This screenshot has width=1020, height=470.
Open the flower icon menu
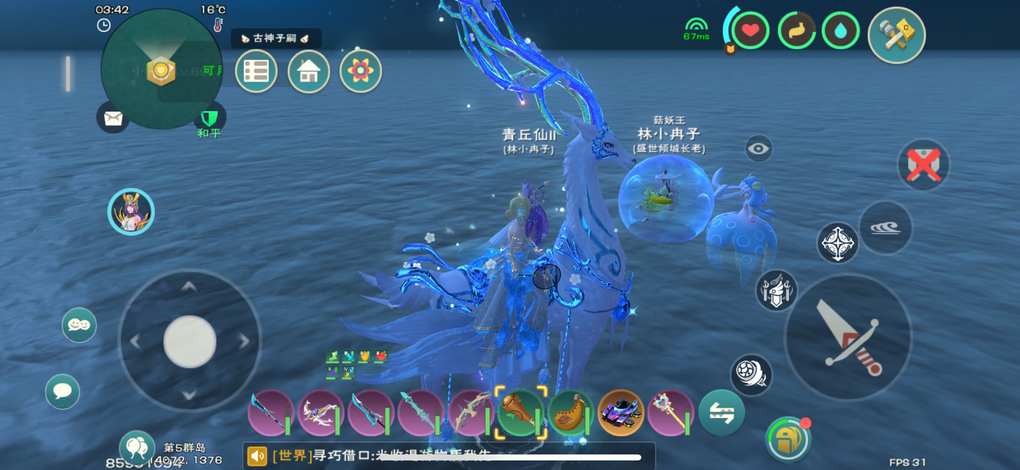pyautogui.click(x=360, y=71)
